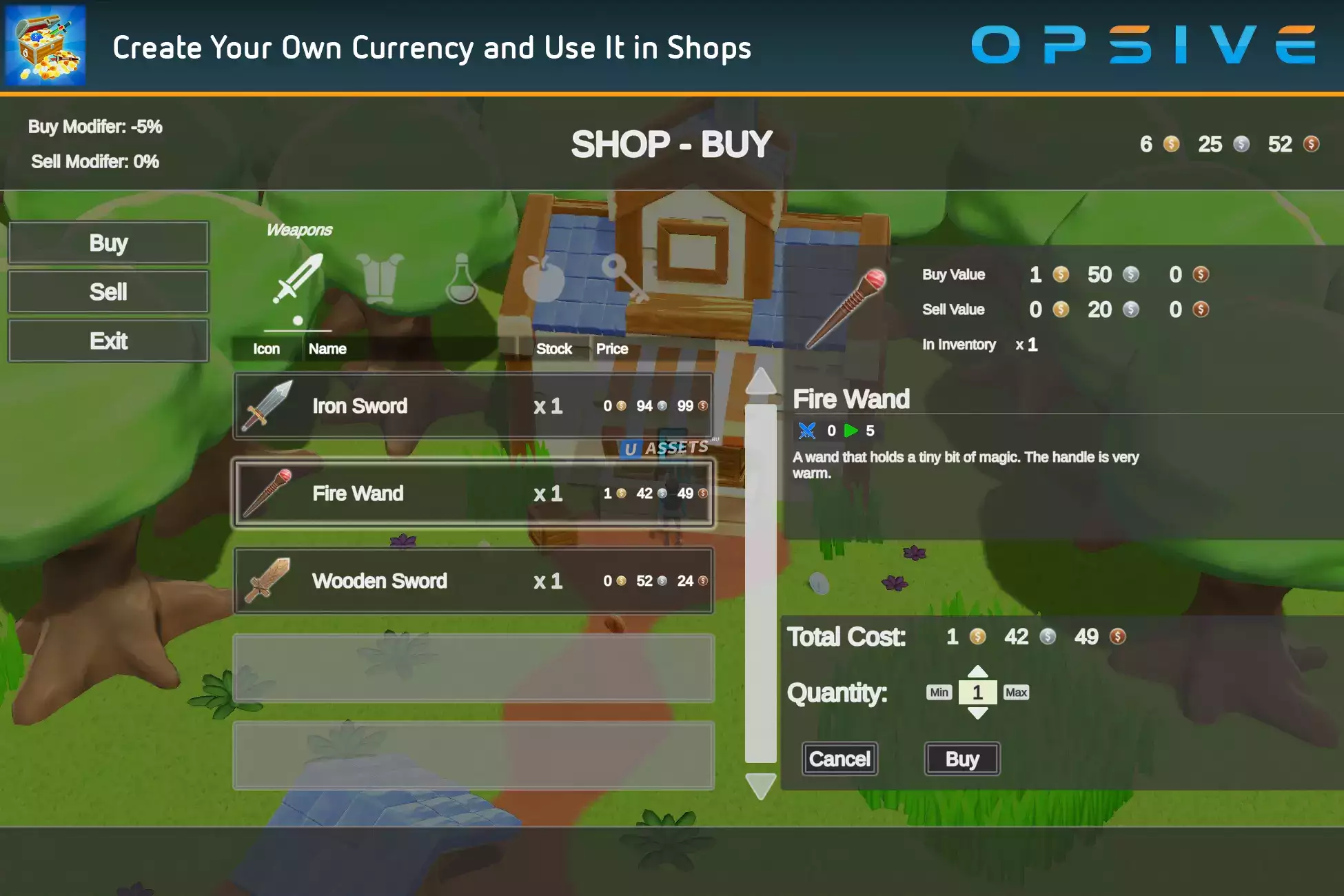Confirm purchase with the Buy button

tap(961, 759)
